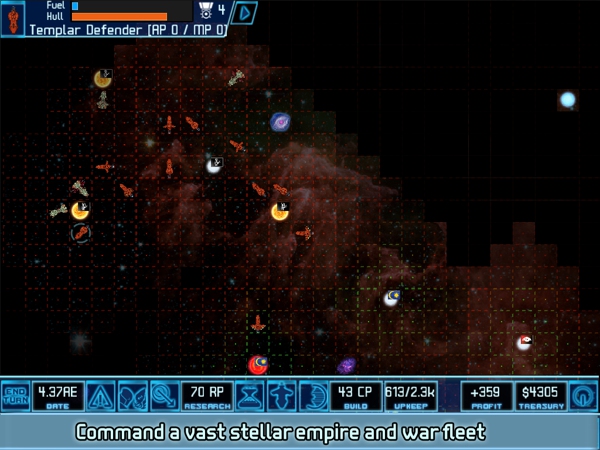Open the butterfly-shaped icon in the bottom bar

pos(132,396)
